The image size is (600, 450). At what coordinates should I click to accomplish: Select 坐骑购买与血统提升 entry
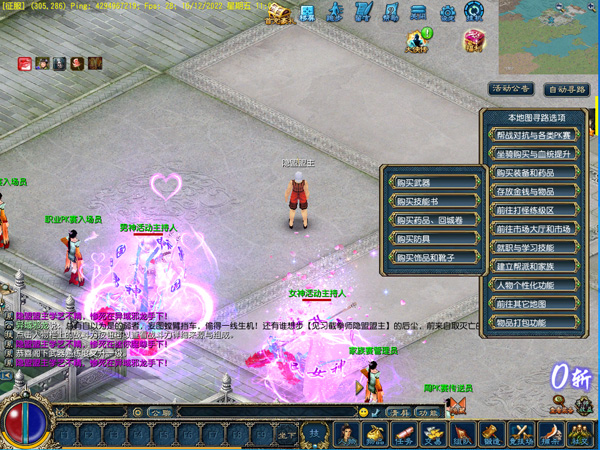pyautogui.click(x=535, y=154)
